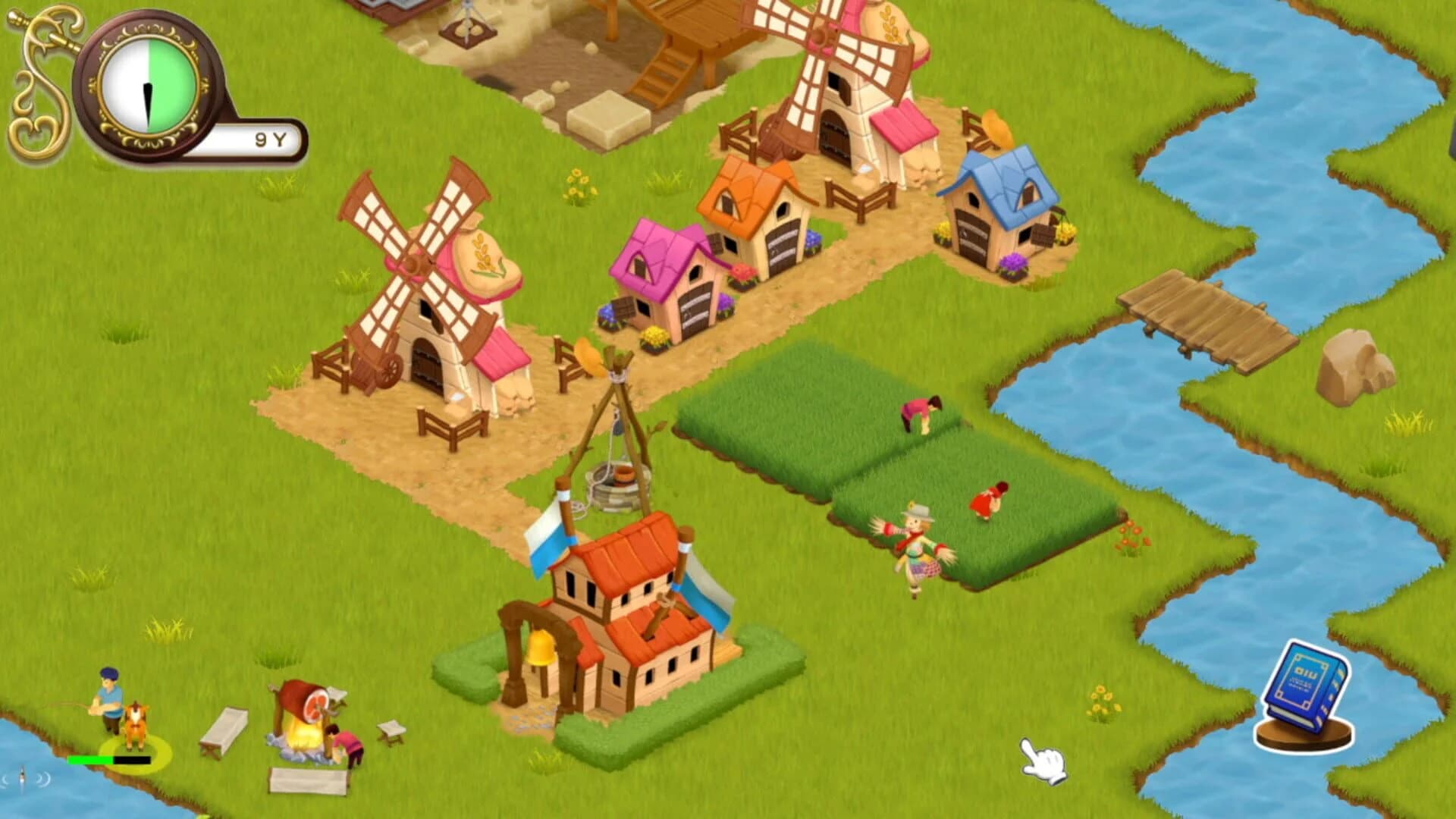Viewport: 1456px width, 819px height.
Task: Click the bobbing fishing float in the river
Action: 23,777
